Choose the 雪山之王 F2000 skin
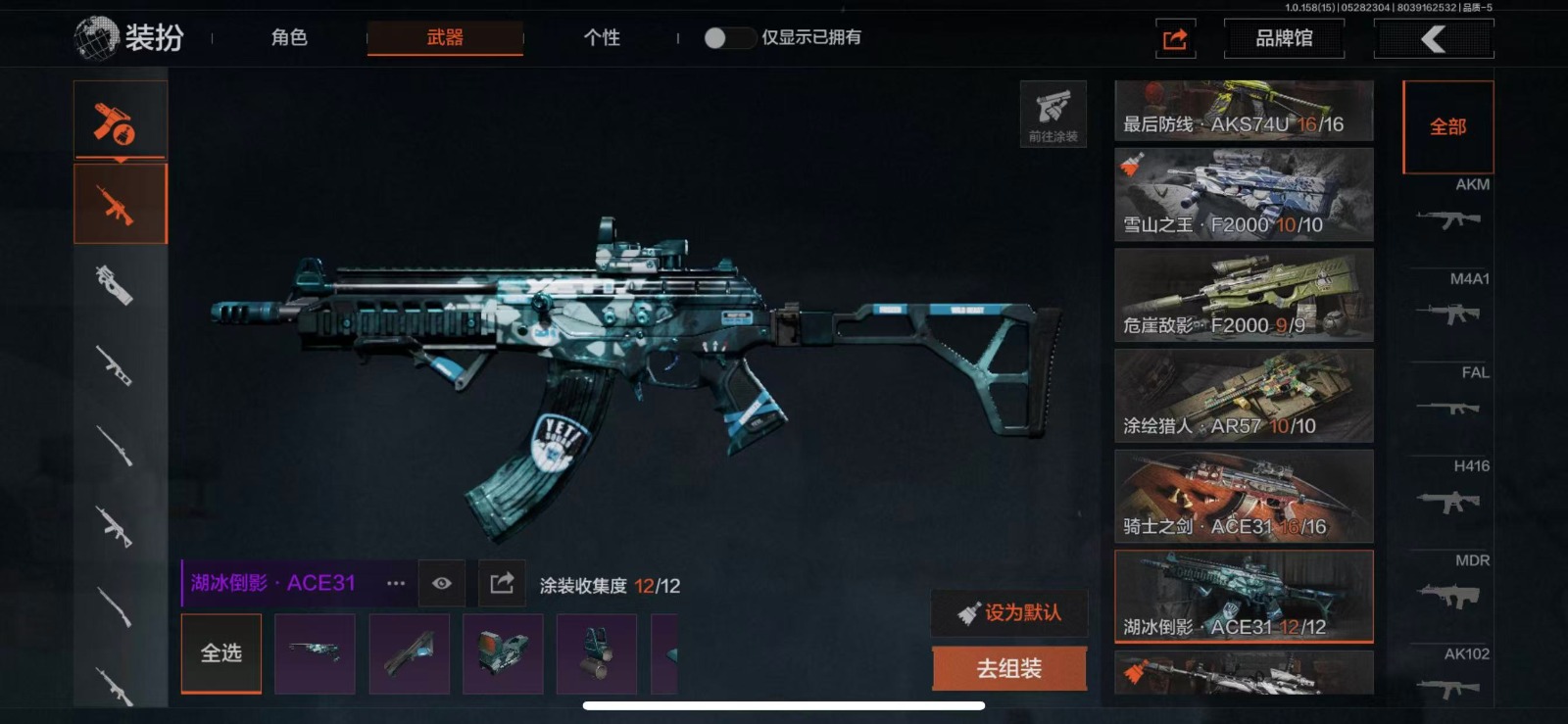1568x724 pixels. coord(1244,195)
